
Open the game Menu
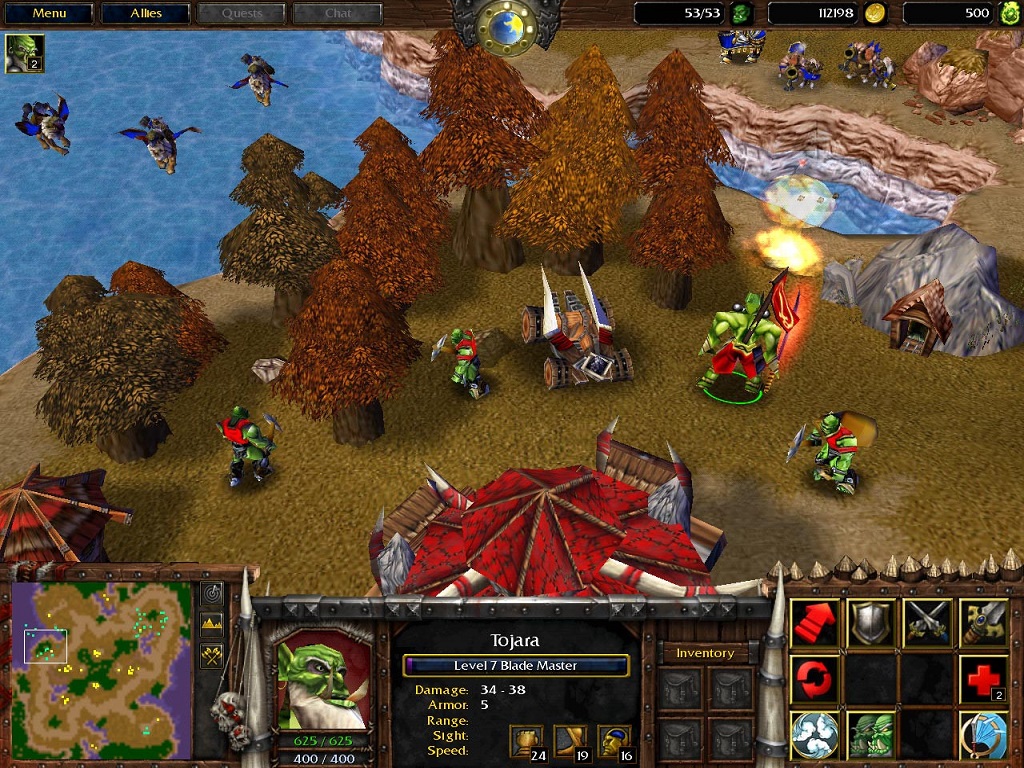[x=49, y=14]
